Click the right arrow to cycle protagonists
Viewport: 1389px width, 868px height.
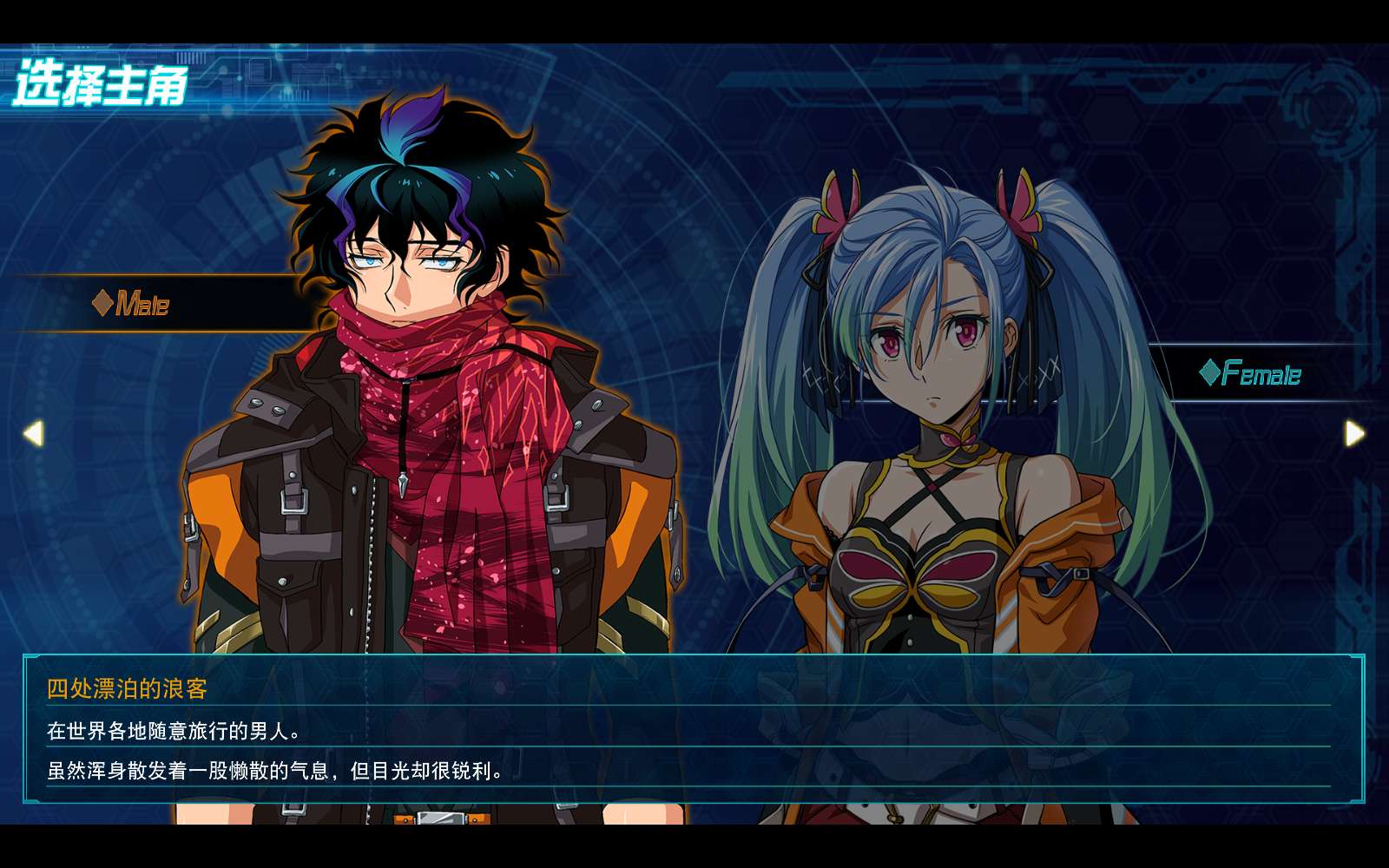1354,432
